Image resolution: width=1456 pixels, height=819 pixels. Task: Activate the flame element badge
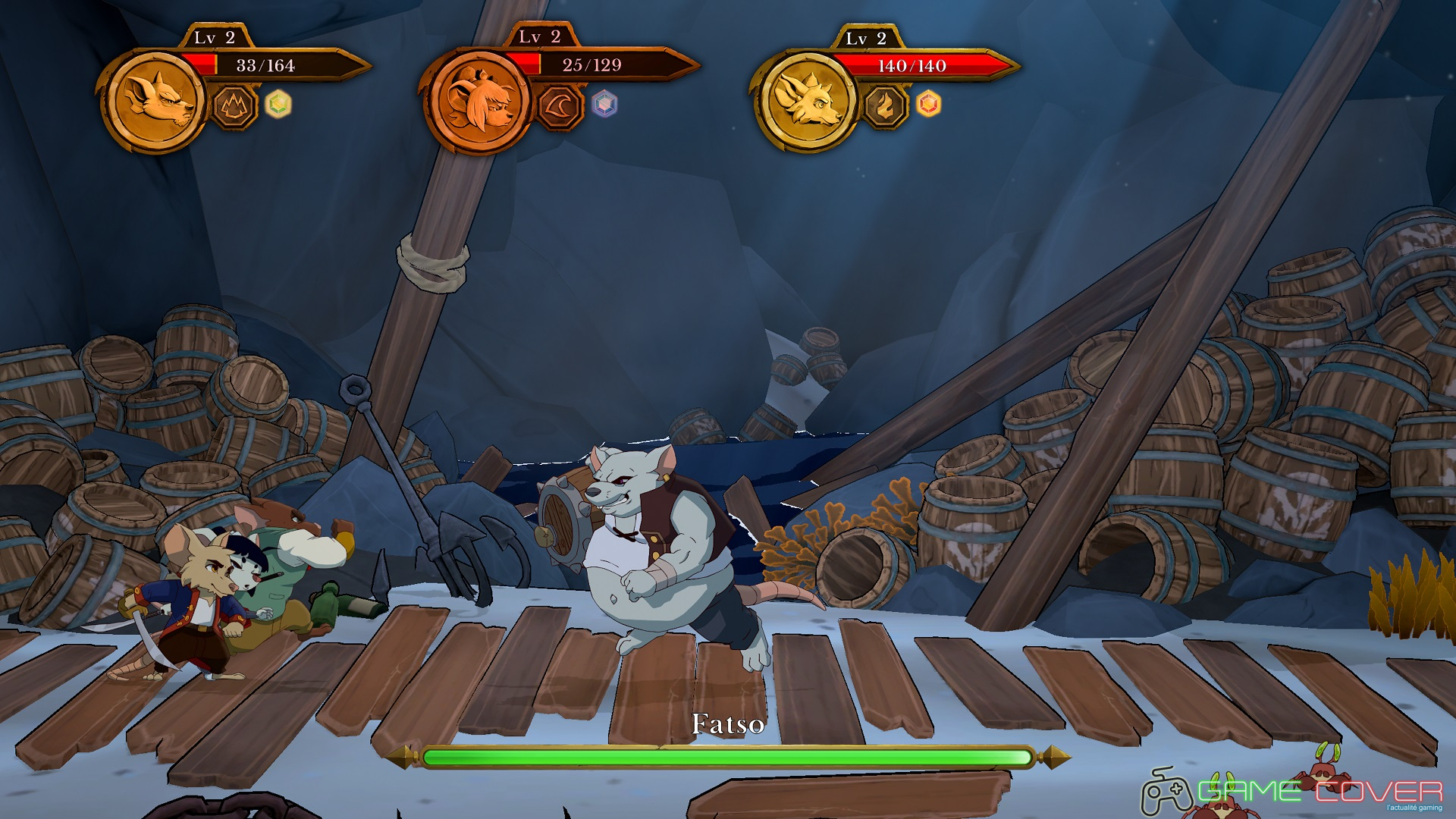click(x=885, y=106)
